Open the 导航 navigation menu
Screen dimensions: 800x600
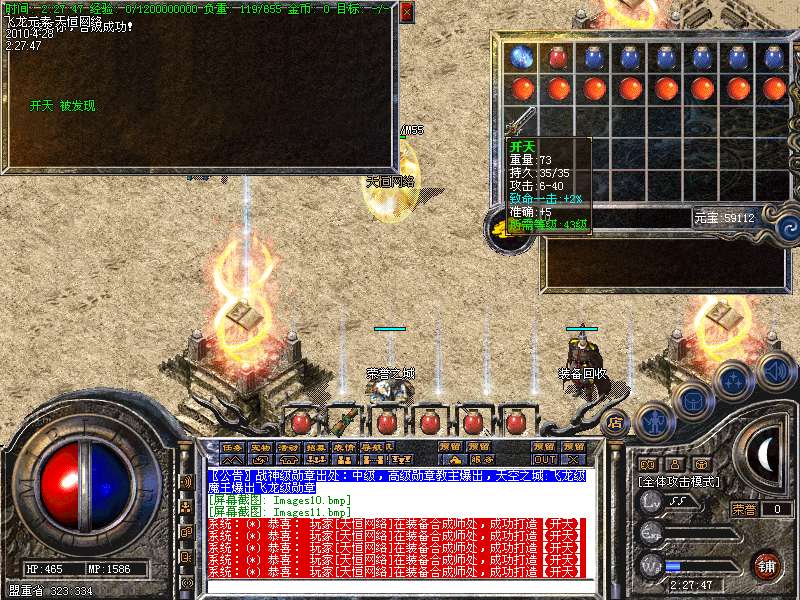coord(372,447)
